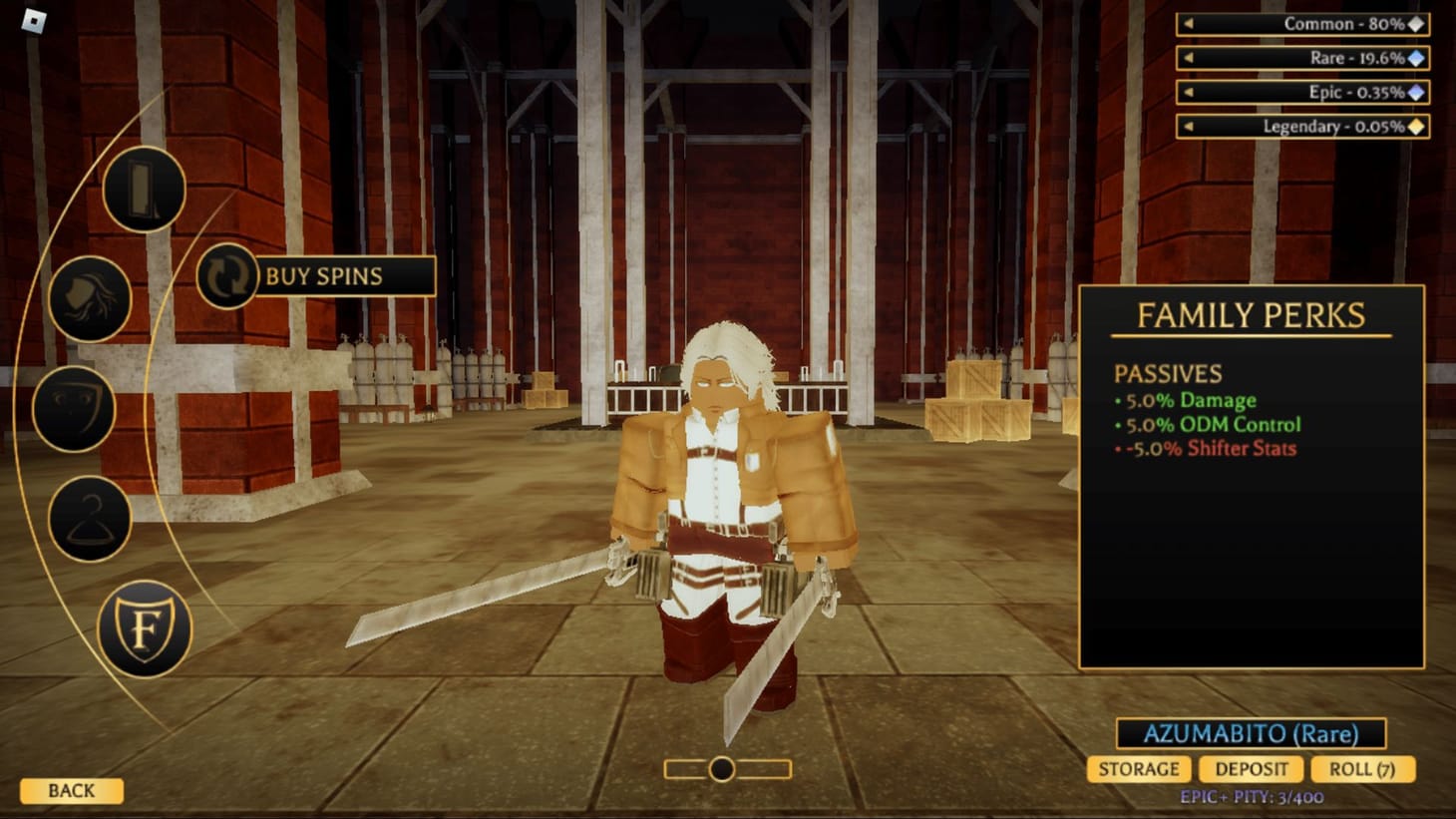This screenshot has width=1456, height=819.
Task: Select the Rare rarity diamond icon
Action: [x=1417, y=59]
